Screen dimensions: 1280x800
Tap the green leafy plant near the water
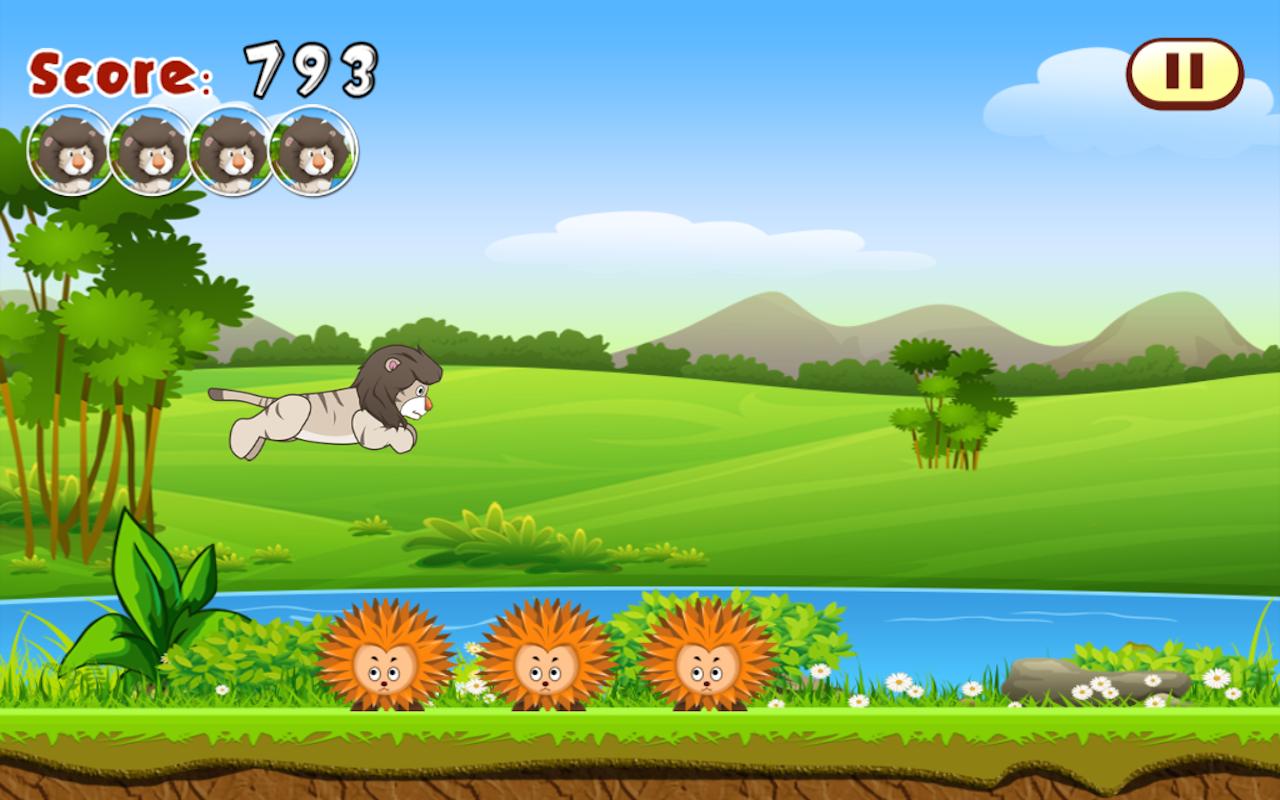tap(150, 590)
